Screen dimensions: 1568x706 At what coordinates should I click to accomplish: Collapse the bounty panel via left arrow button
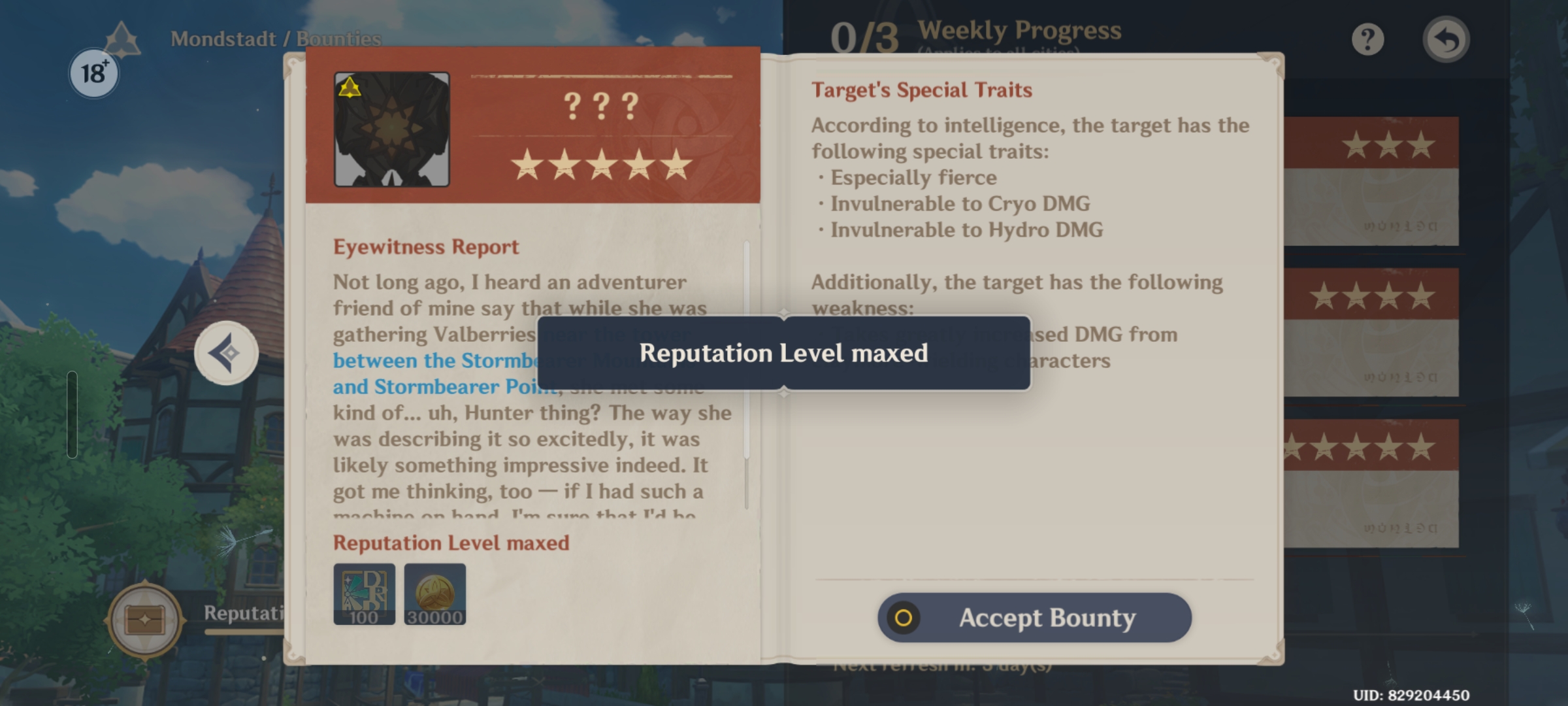coord(225,352)
